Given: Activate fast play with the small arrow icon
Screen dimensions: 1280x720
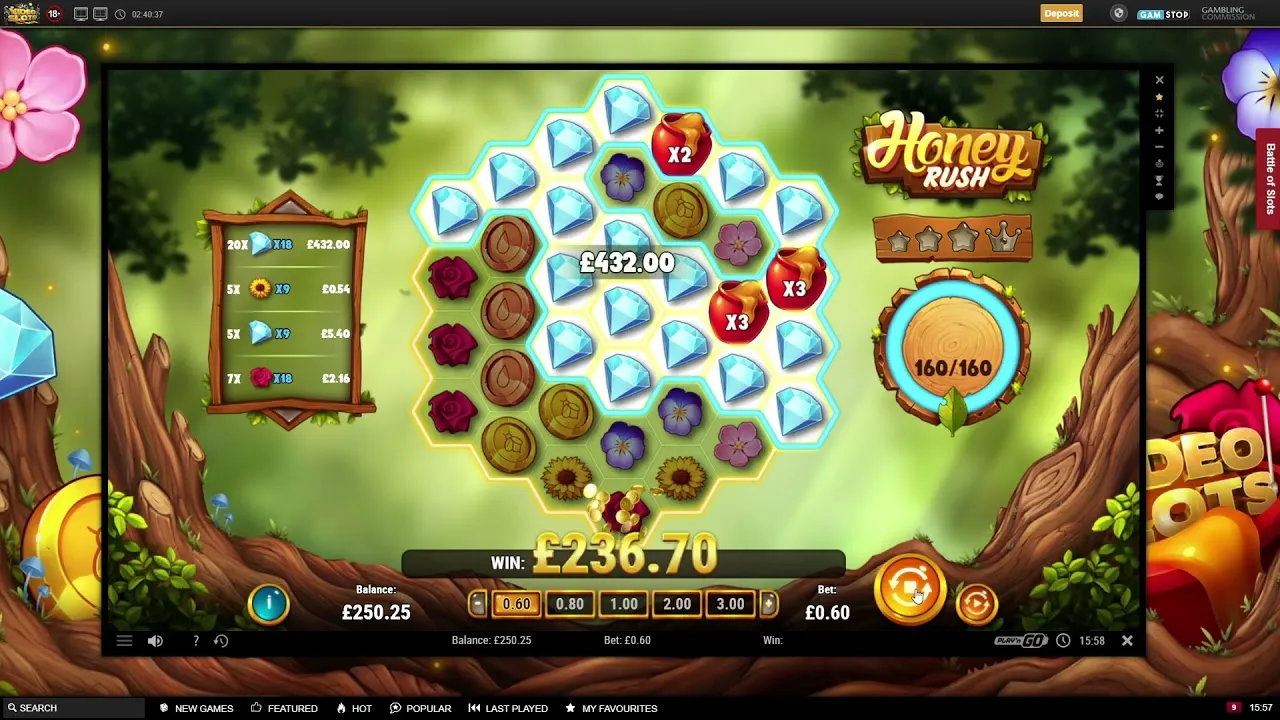Looking at the screenshot, I should [977, 602].
